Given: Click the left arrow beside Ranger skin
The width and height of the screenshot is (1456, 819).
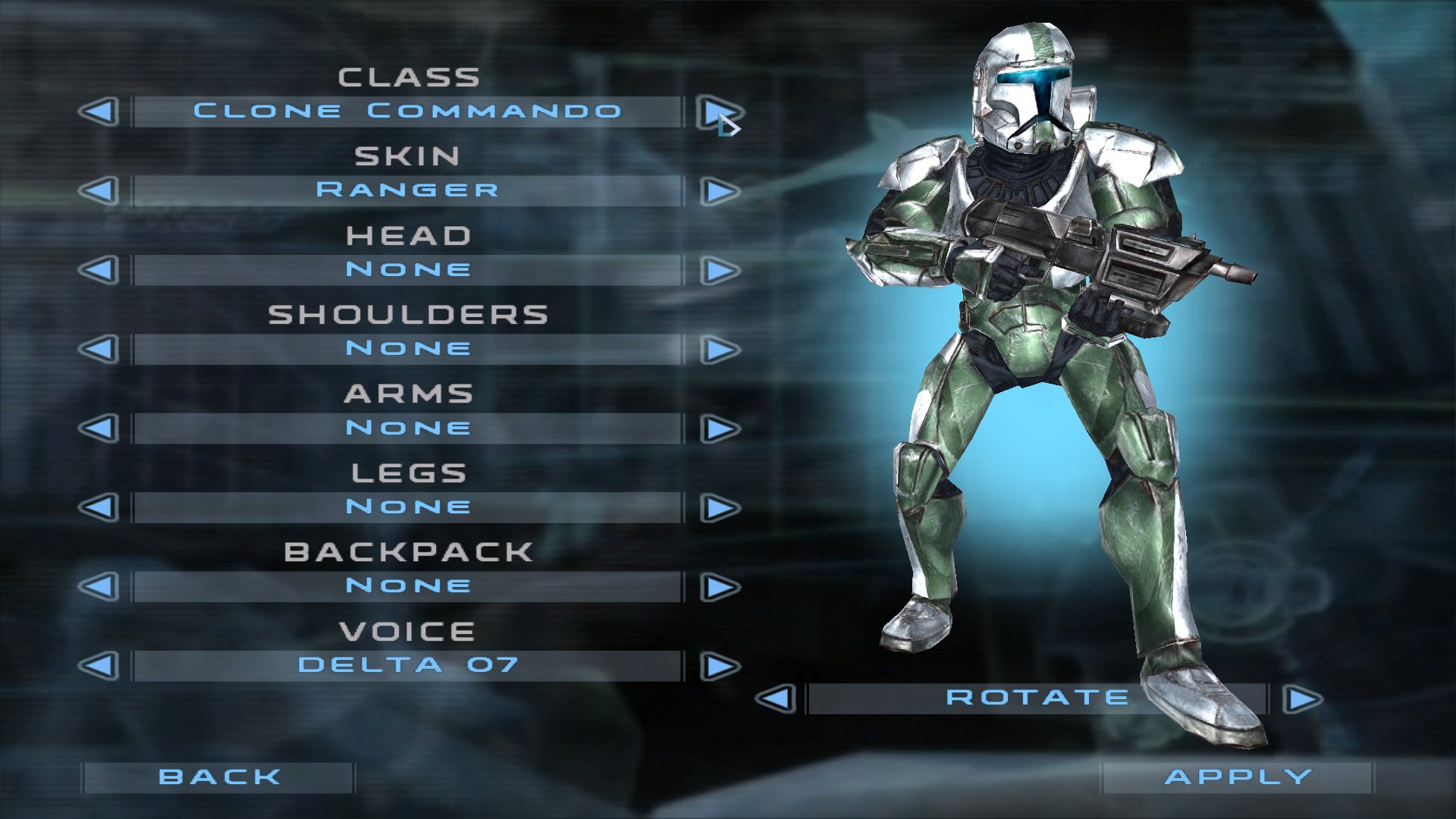Looking at the screenshot, I should coord(98,190).
